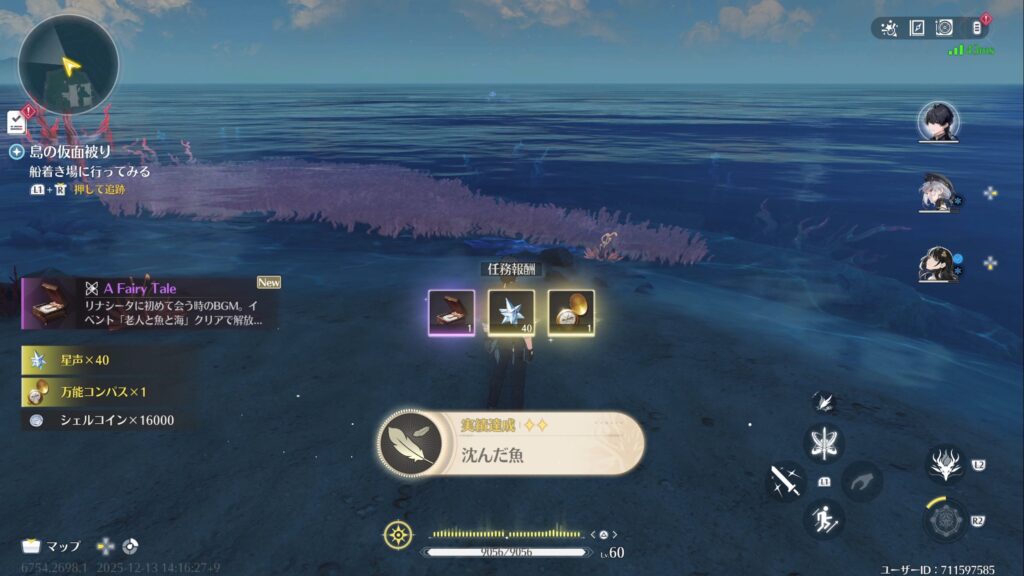Switch to the third party character portrait
Image resolution: width=1024 pixels, height=576 pixels.
point(937,263)
